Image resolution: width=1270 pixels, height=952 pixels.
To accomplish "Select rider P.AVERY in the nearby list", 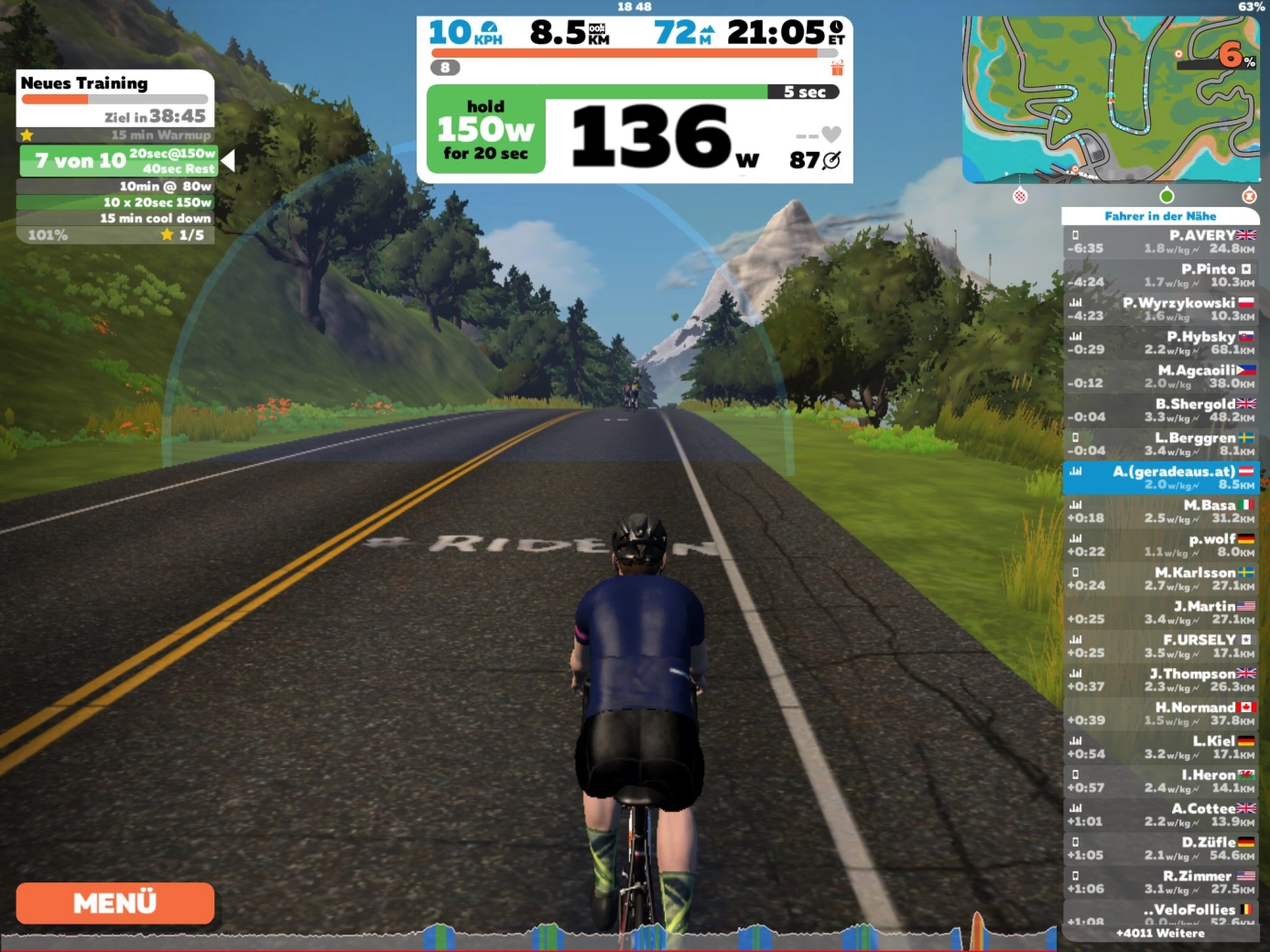I will click(1160, 242).
